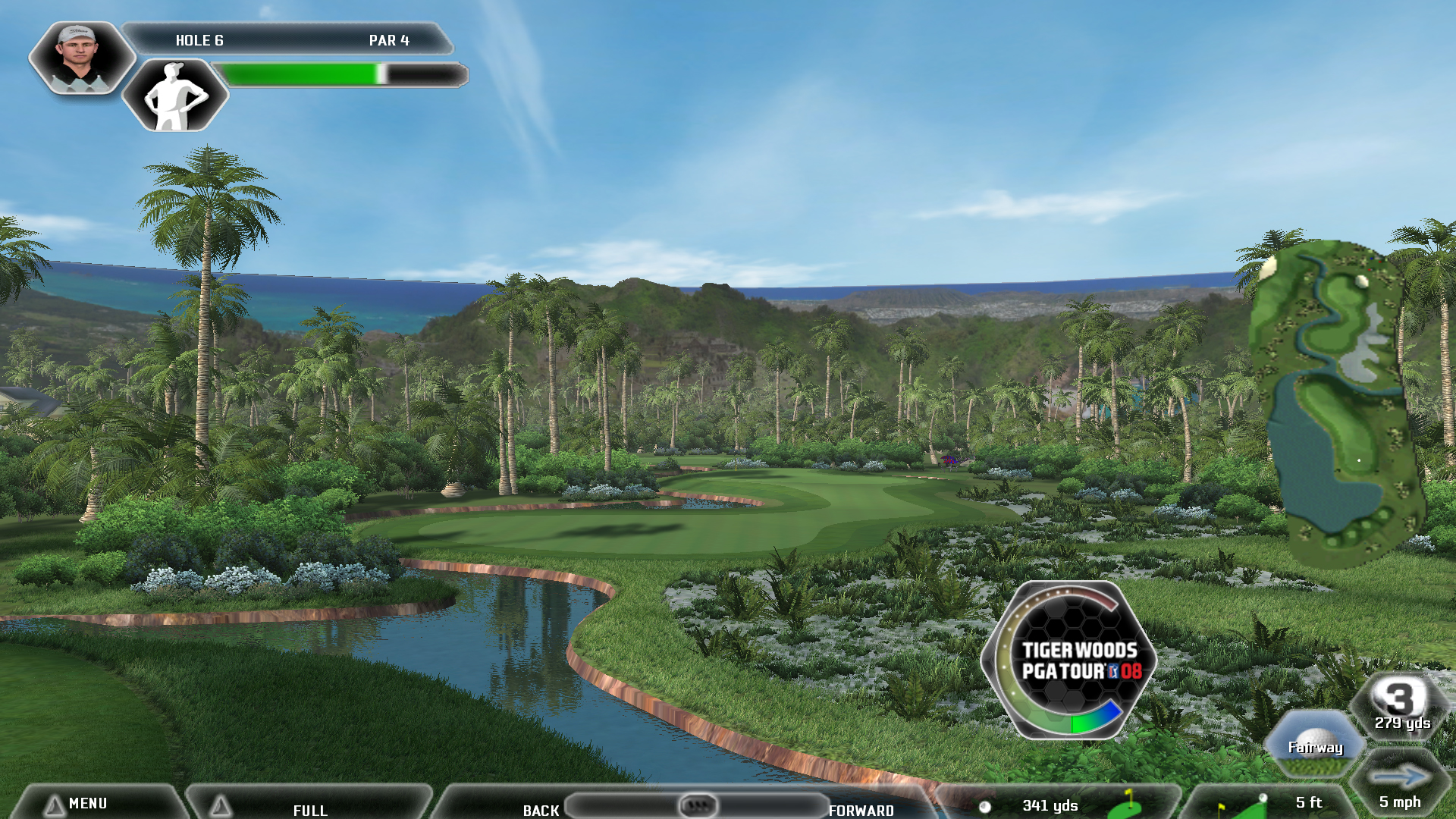Click the golfer silhouette stance icon

175,96
